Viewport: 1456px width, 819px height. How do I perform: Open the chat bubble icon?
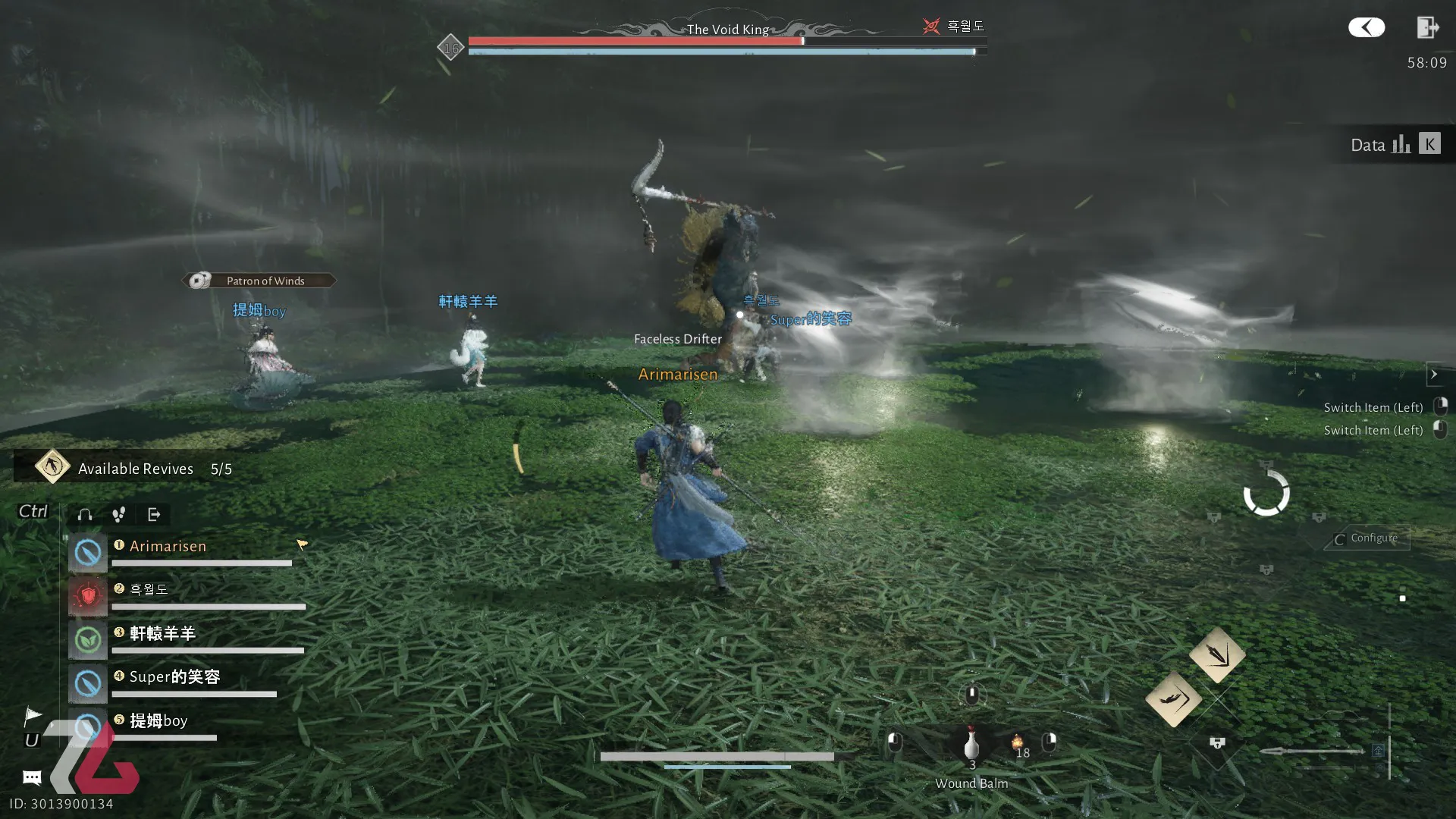pyautogui.click(x=32, y=777)
